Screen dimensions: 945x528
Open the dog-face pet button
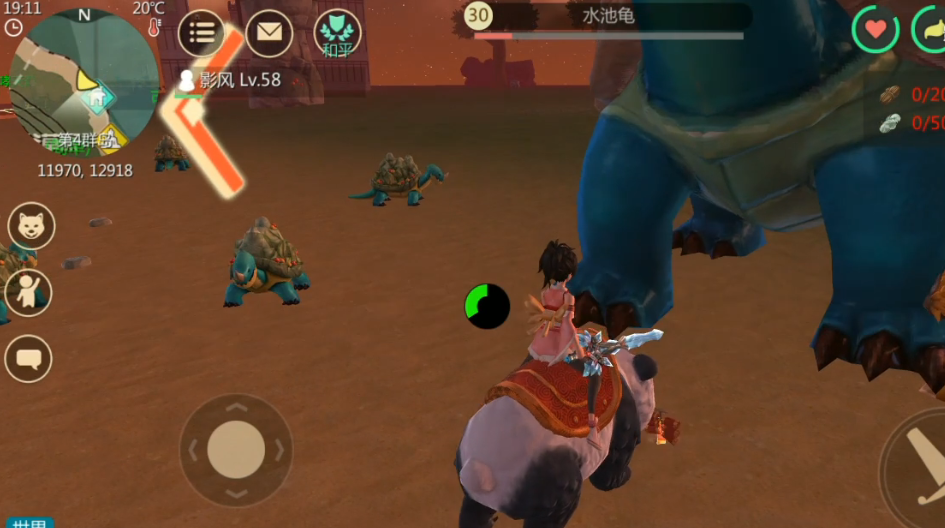pyautogui.click(x=31, y=226)
